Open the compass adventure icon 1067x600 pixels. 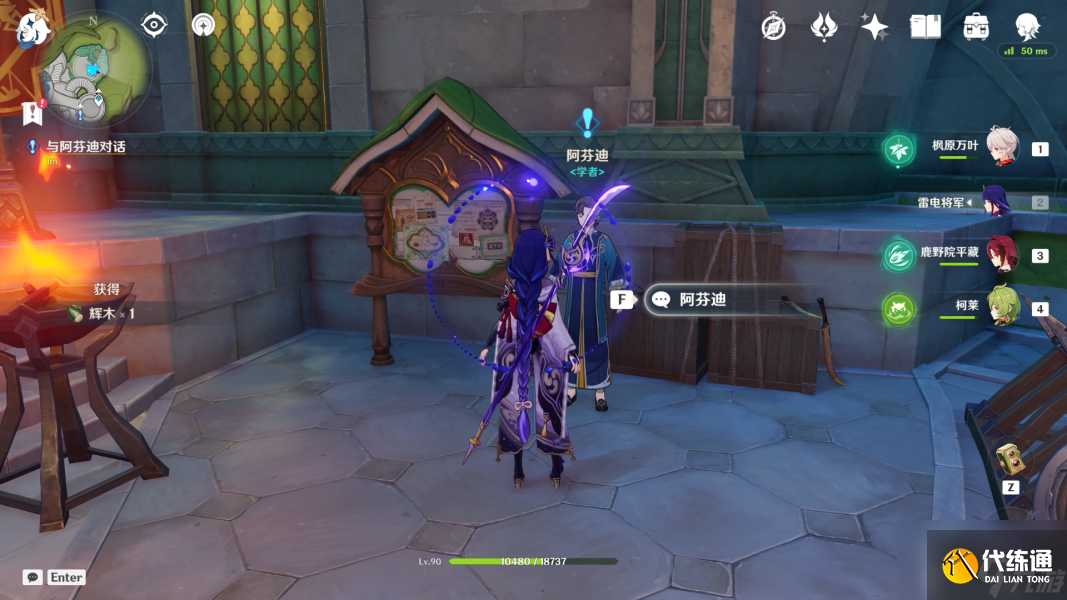point(773,27)
